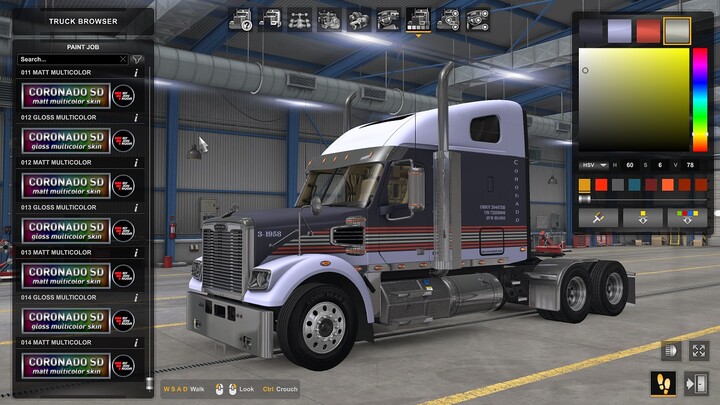Viewport: 720px width, 405px height.
Task: Toggle the headlights button
Action: pos(669,351)
